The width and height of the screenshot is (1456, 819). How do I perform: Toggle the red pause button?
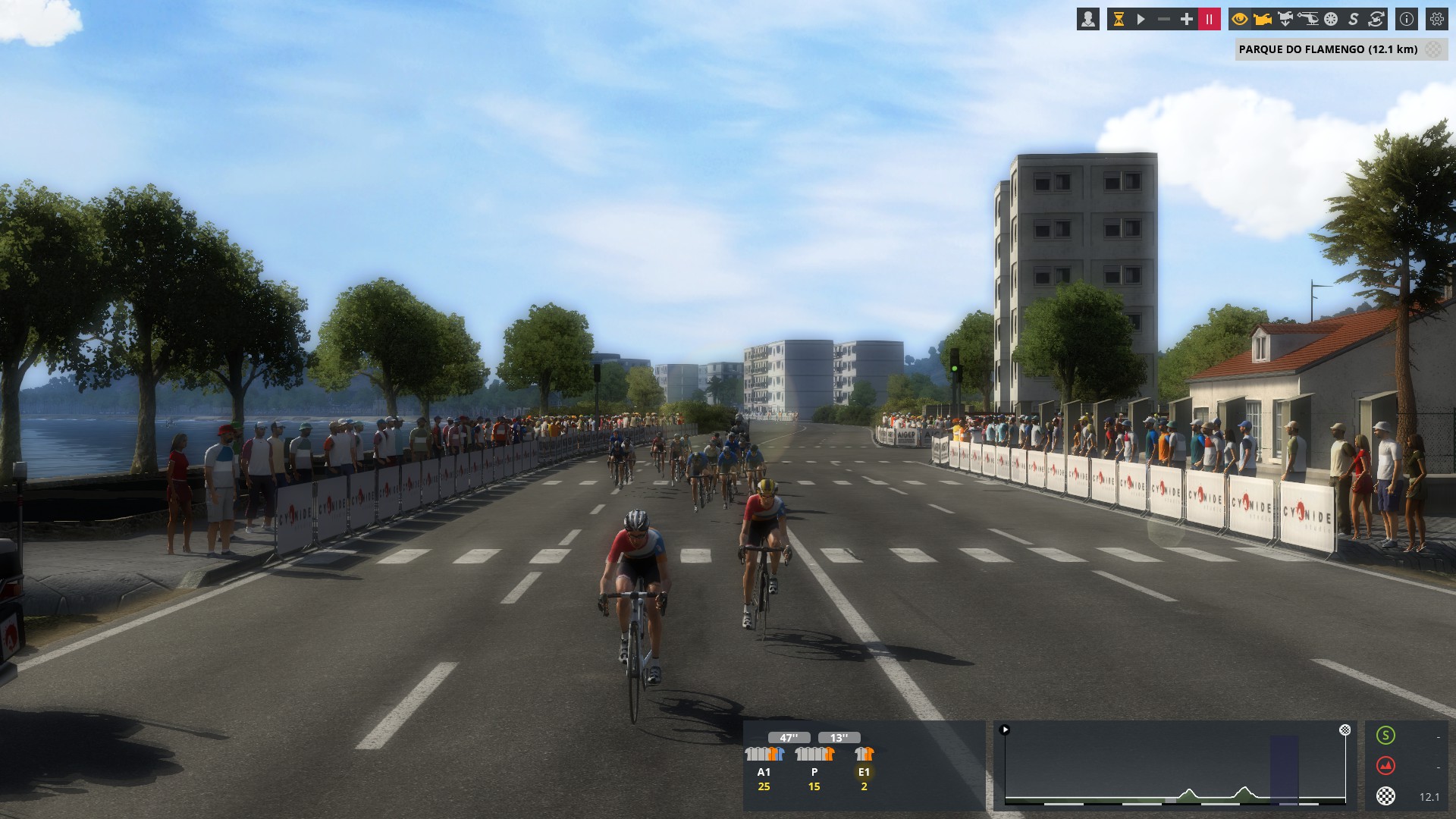point(1210,20)
